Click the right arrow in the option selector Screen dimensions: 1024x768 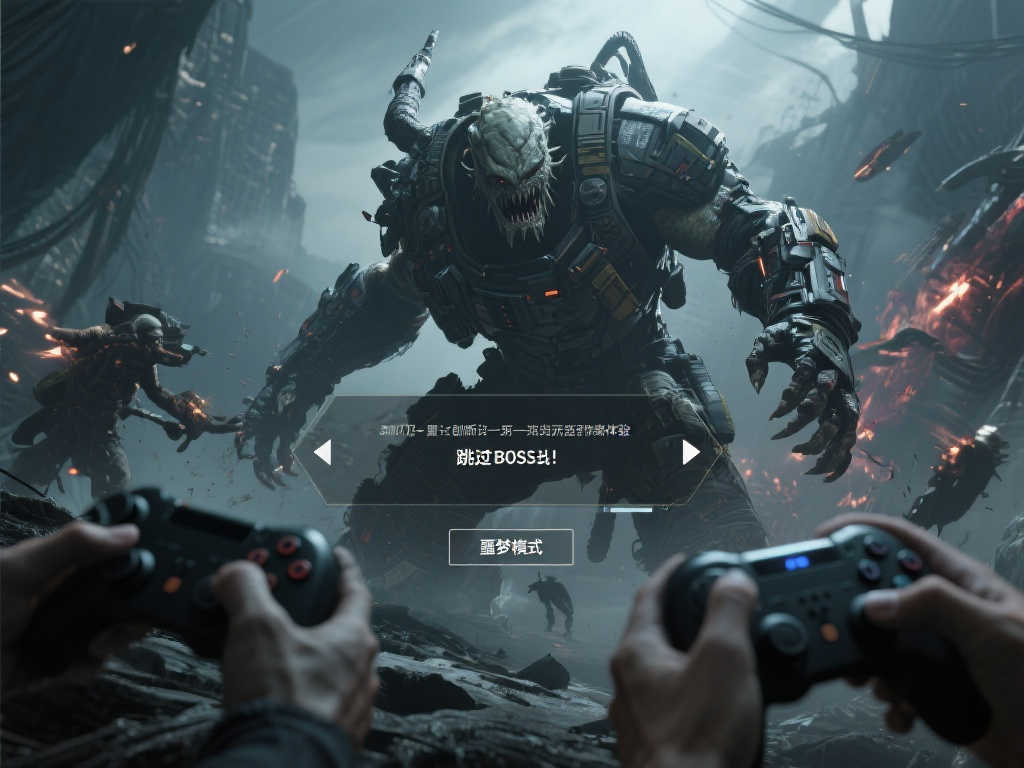click(x=690, y=453)
